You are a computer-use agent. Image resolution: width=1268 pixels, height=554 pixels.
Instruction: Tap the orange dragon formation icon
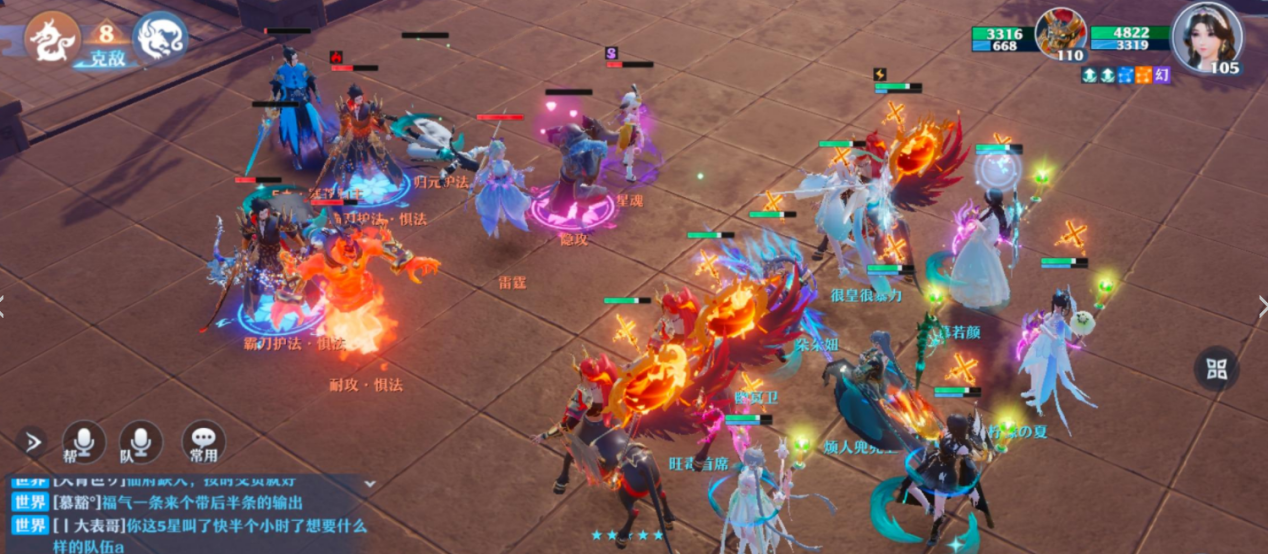53,39
